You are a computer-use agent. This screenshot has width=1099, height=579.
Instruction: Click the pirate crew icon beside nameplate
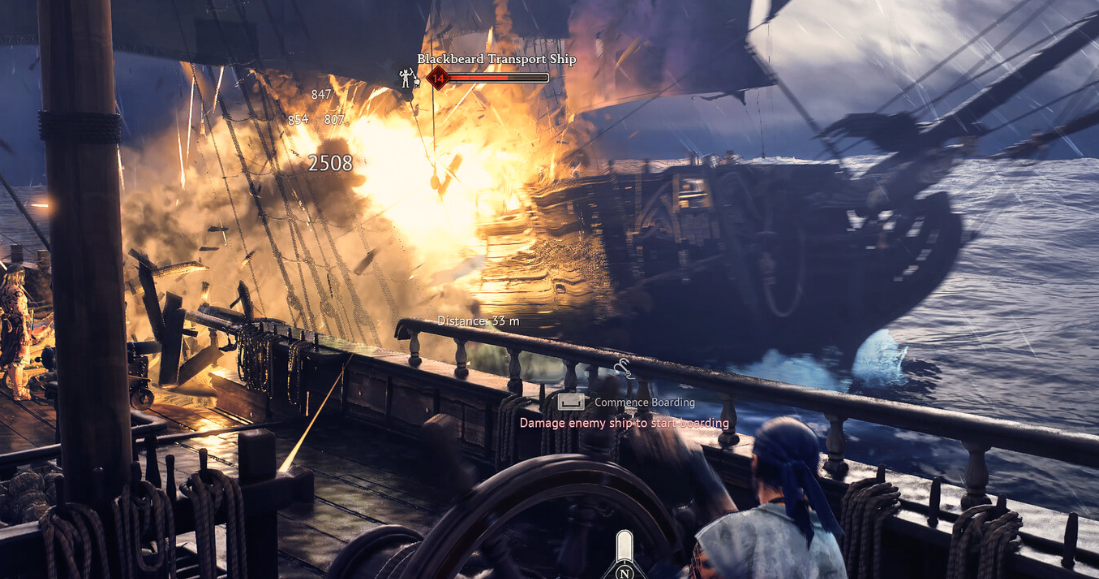point(408,77)
